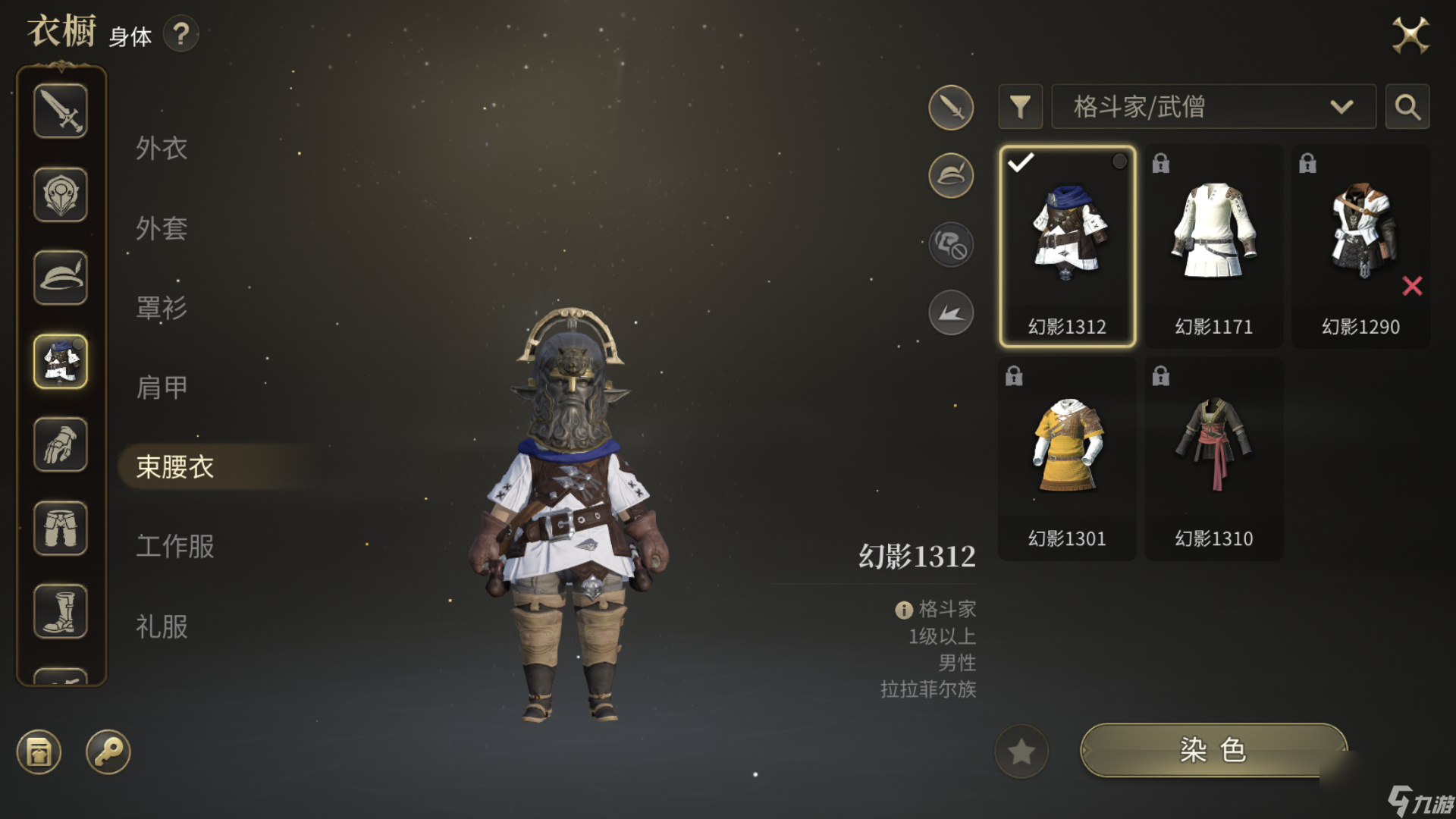Choose the 幻影1301 yellow outfit
This screenshot has width=1456, height=819.
(1067, 459)
